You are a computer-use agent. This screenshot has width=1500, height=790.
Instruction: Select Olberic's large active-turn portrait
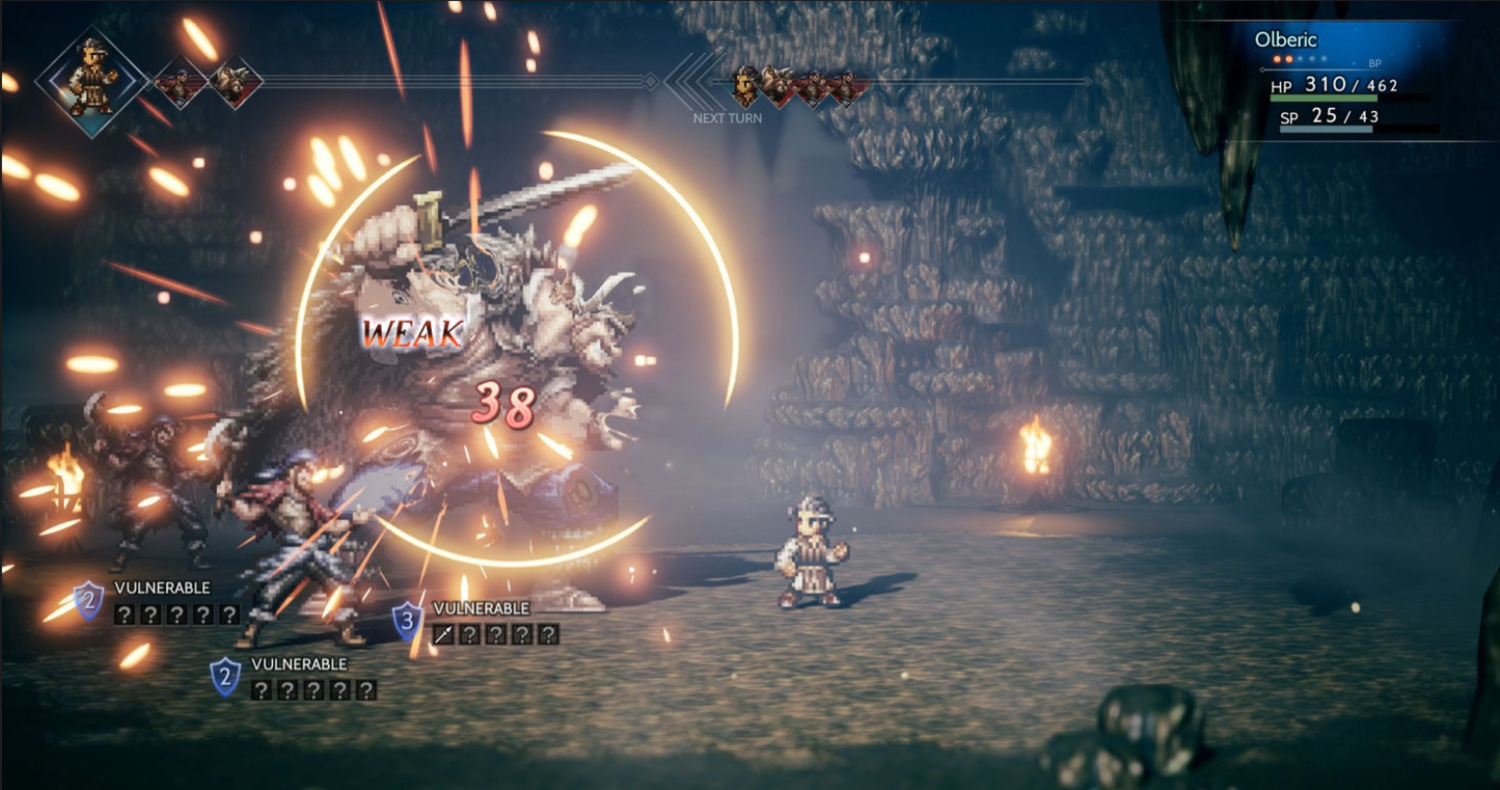tap(91, 79)
